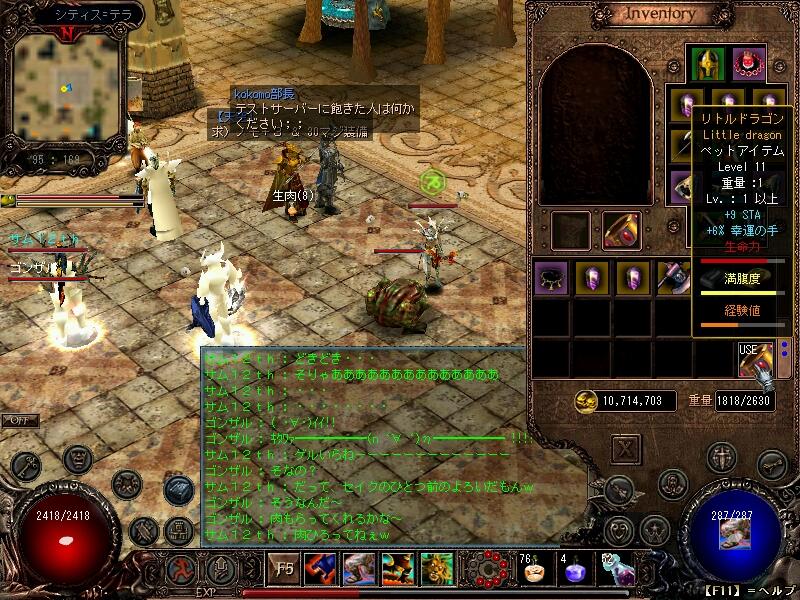Screen dimensions: 800x600
Task: Click the blue hammer skill icon
Action: 320,570
